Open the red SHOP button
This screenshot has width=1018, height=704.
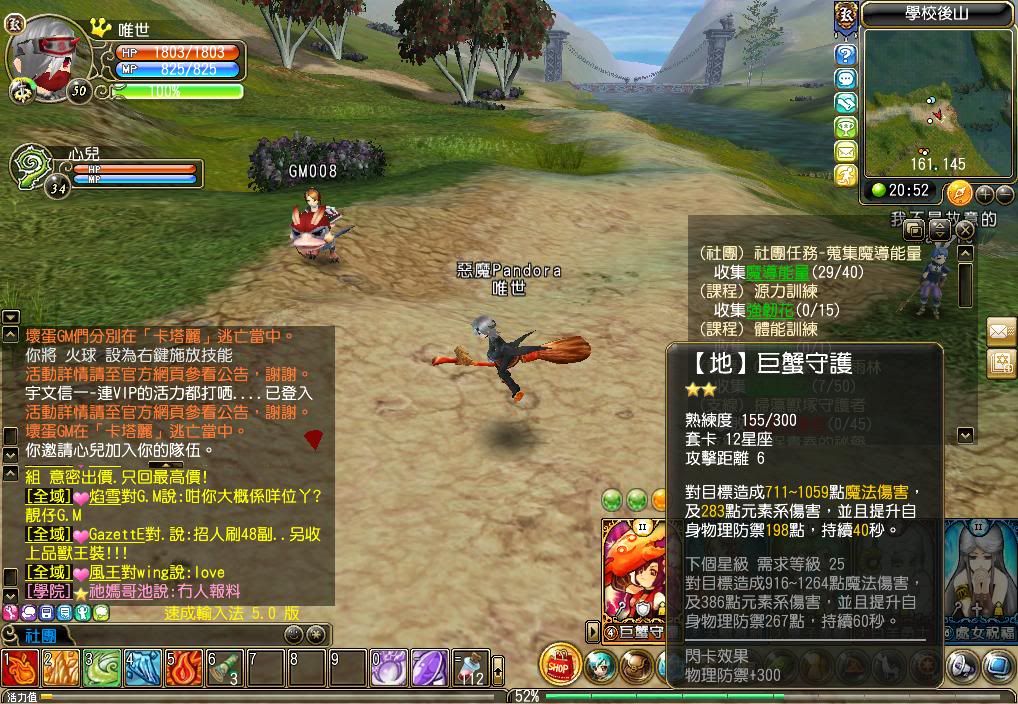560,665
